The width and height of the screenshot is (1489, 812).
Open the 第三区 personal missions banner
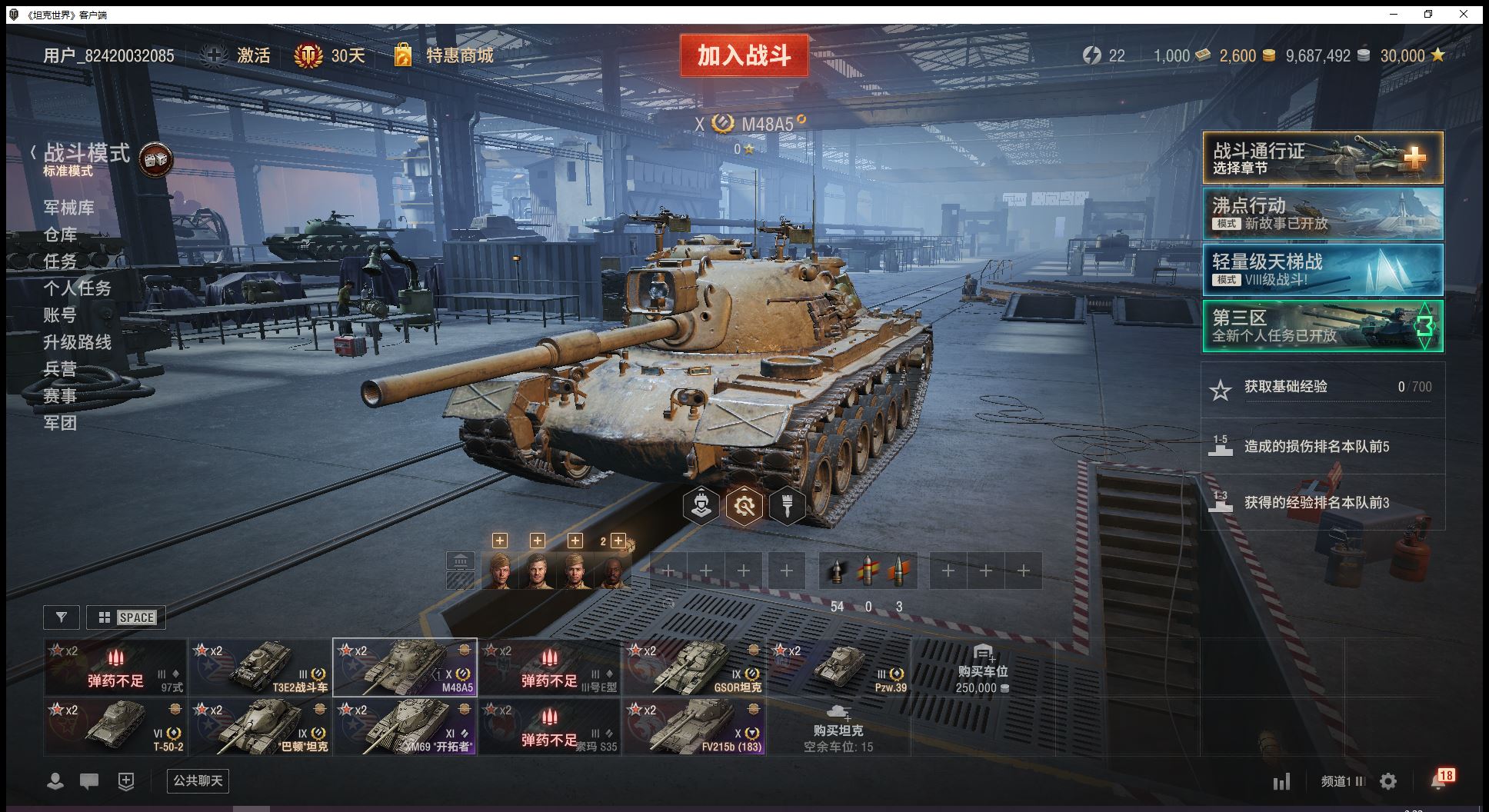(1322, 326)
